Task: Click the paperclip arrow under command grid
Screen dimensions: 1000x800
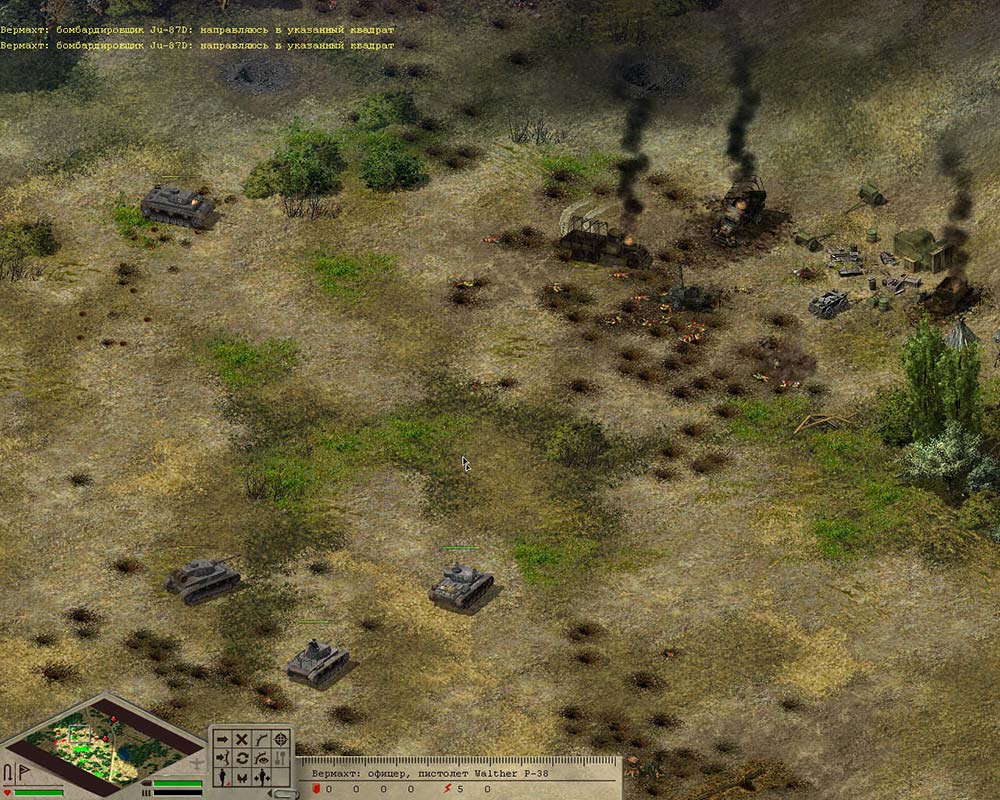Action: click(x=284, y=793)
